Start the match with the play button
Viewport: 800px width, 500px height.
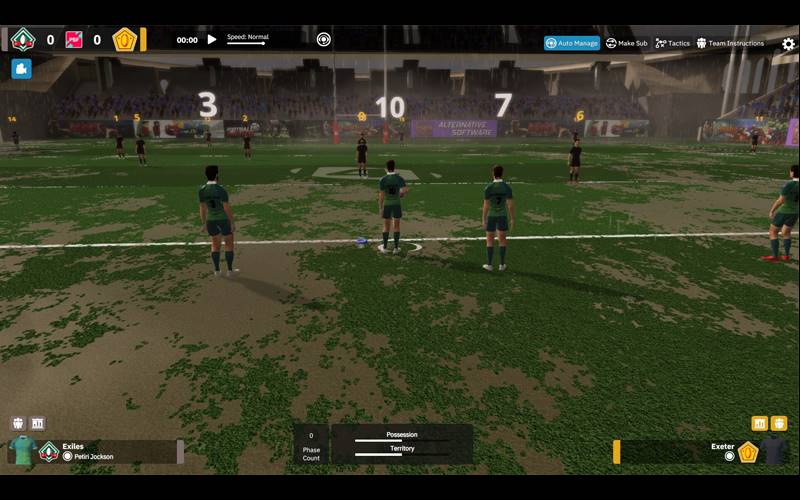[211, 40]
